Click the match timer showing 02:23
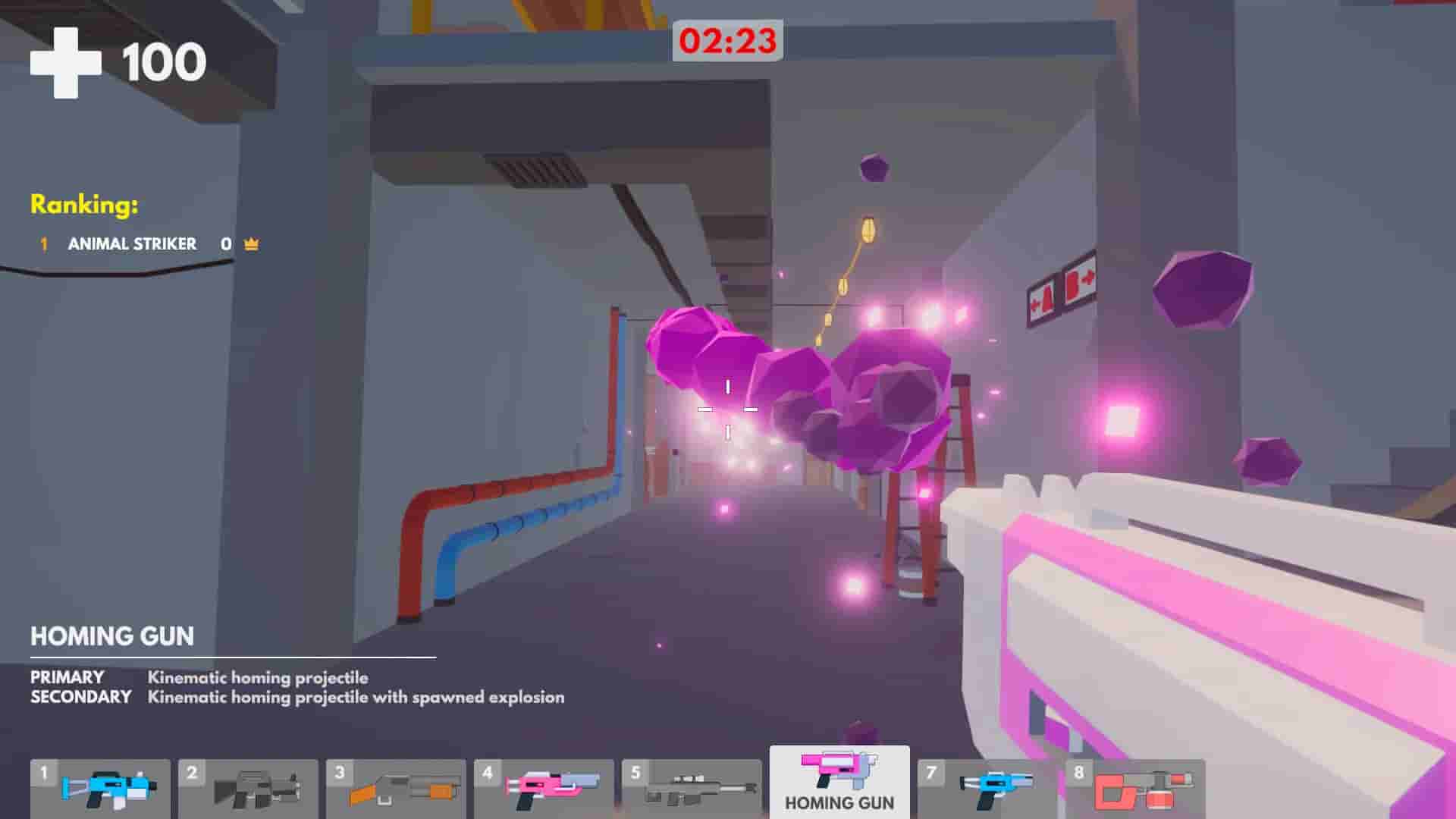Screen dimensions: 1456x819 [728, 42]
